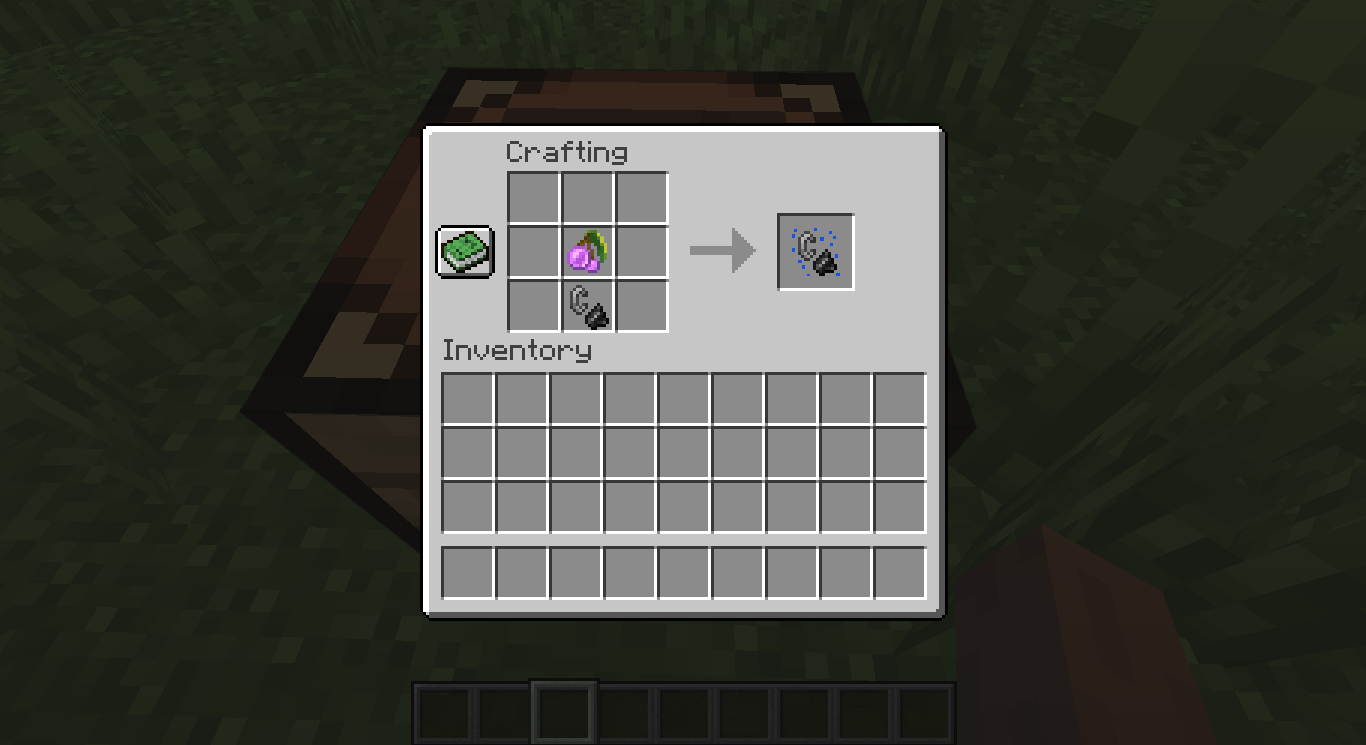Image resolution: width=1366 pixels, height=745 pixels.
Task: Click the crafting slot right of the fruit
Action: tap(640, 250)
